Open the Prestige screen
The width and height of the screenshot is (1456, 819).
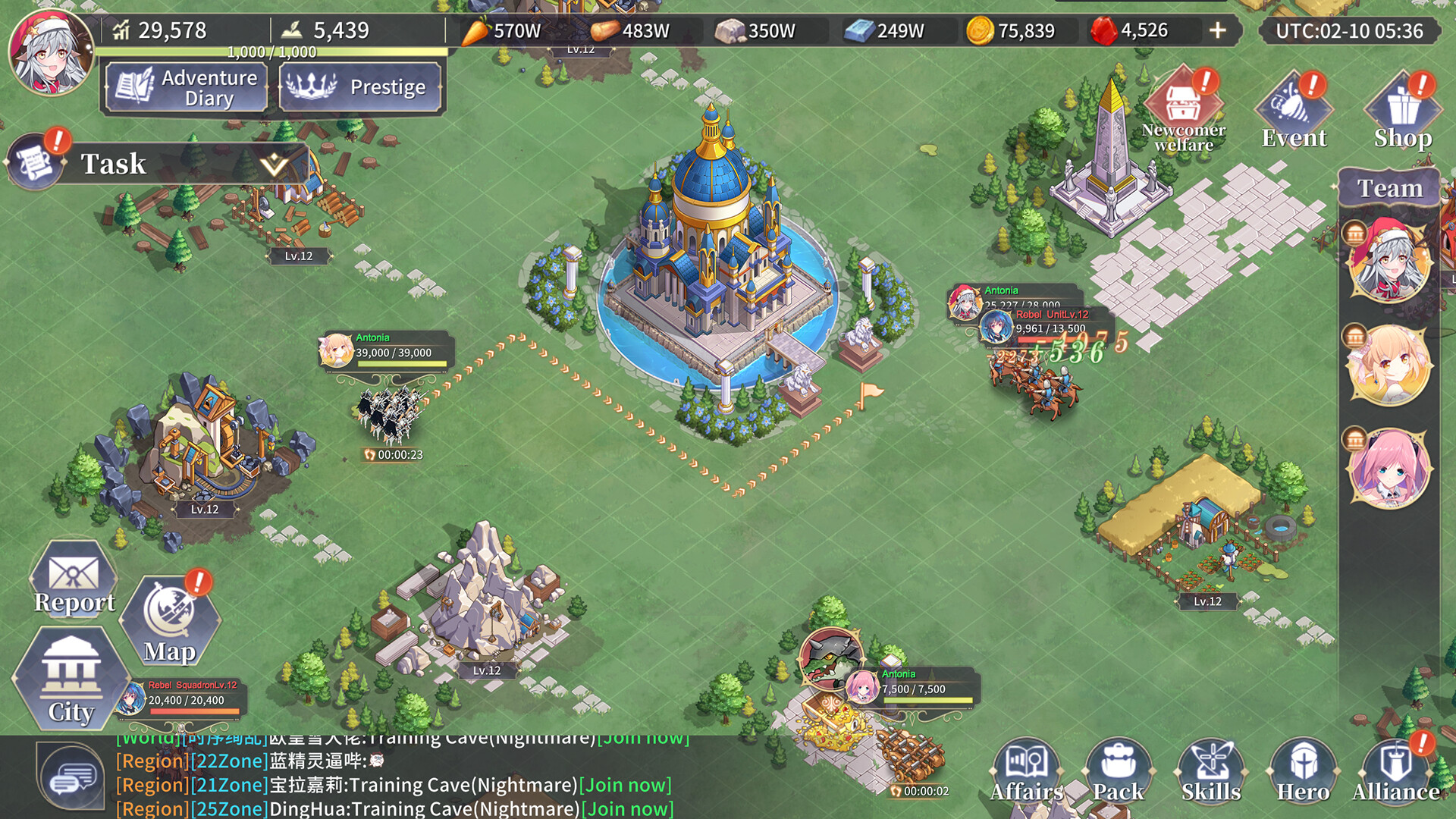(360, 87)
